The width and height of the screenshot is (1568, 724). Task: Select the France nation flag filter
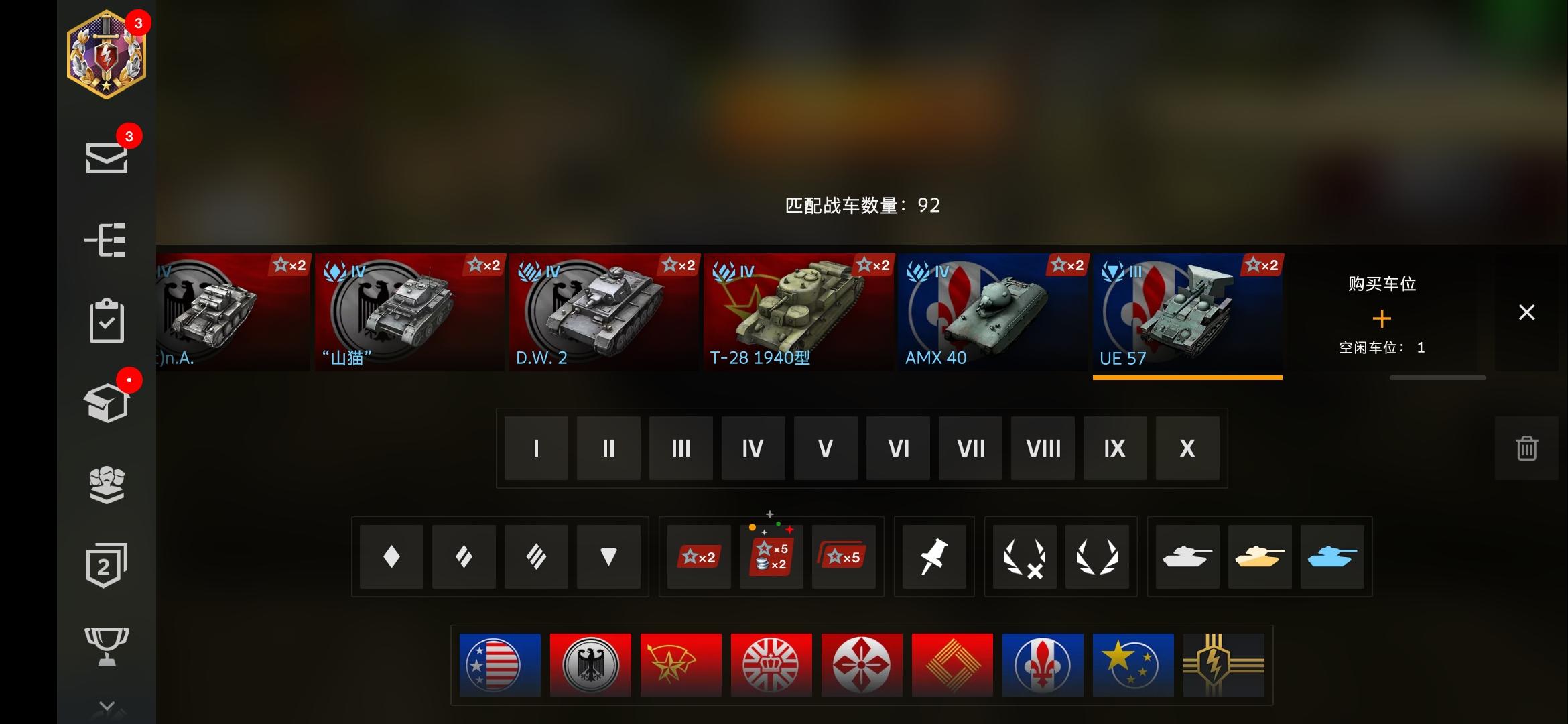click(x=1043, y=665)
